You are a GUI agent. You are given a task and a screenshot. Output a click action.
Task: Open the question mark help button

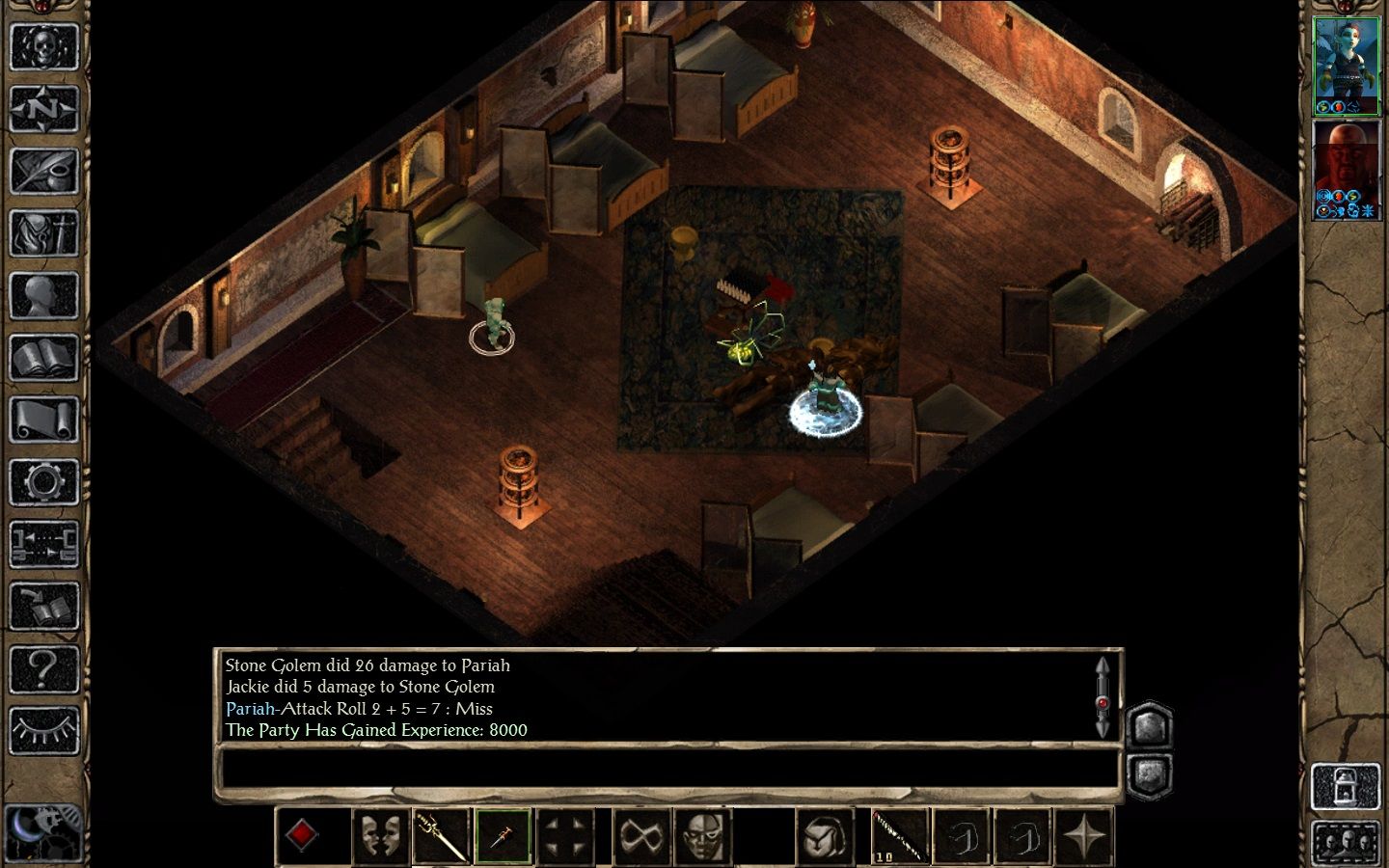point(43,667)
